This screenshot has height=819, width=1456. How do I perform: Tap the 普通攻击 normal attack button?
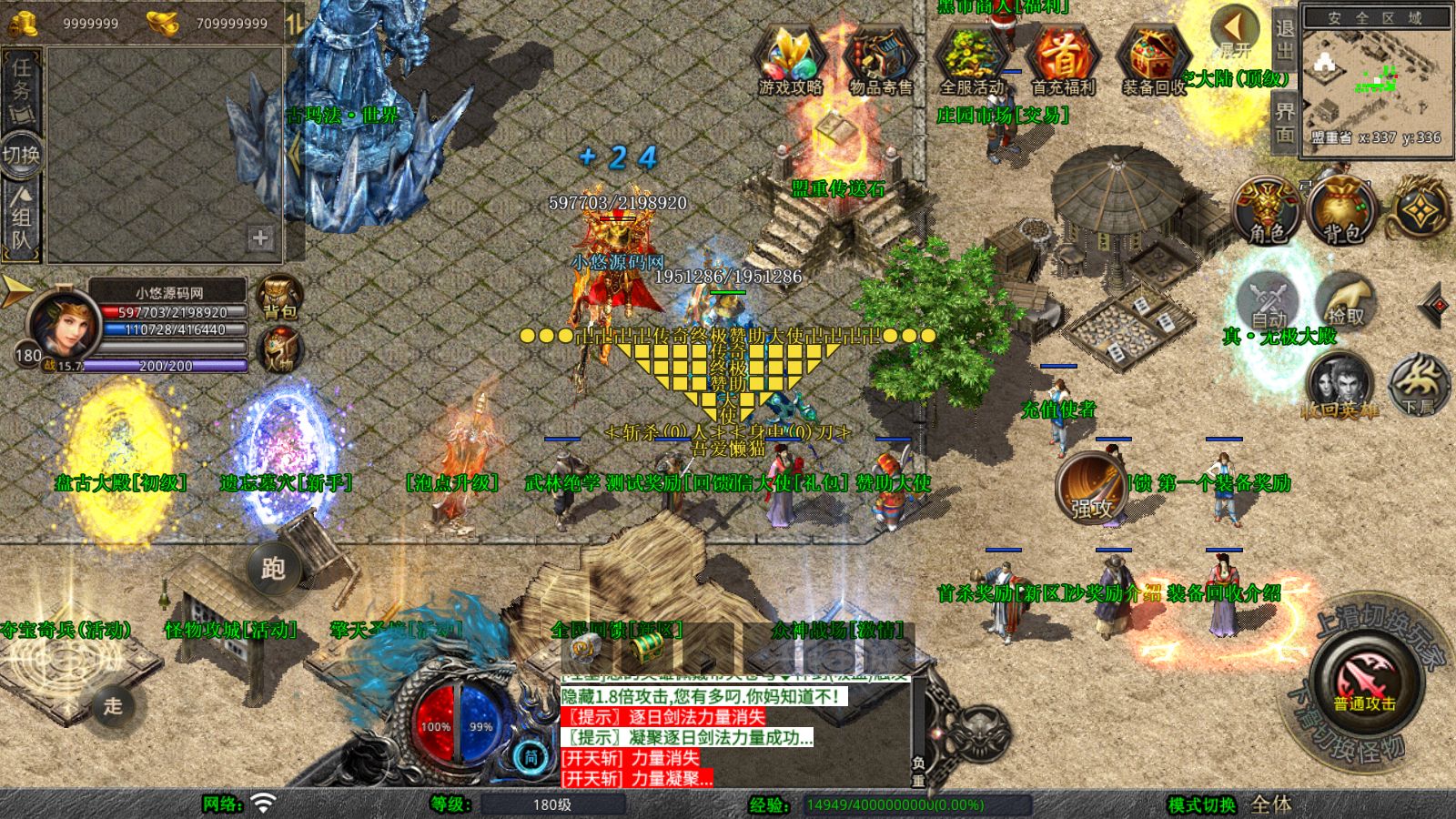[x=1364, y=681]
